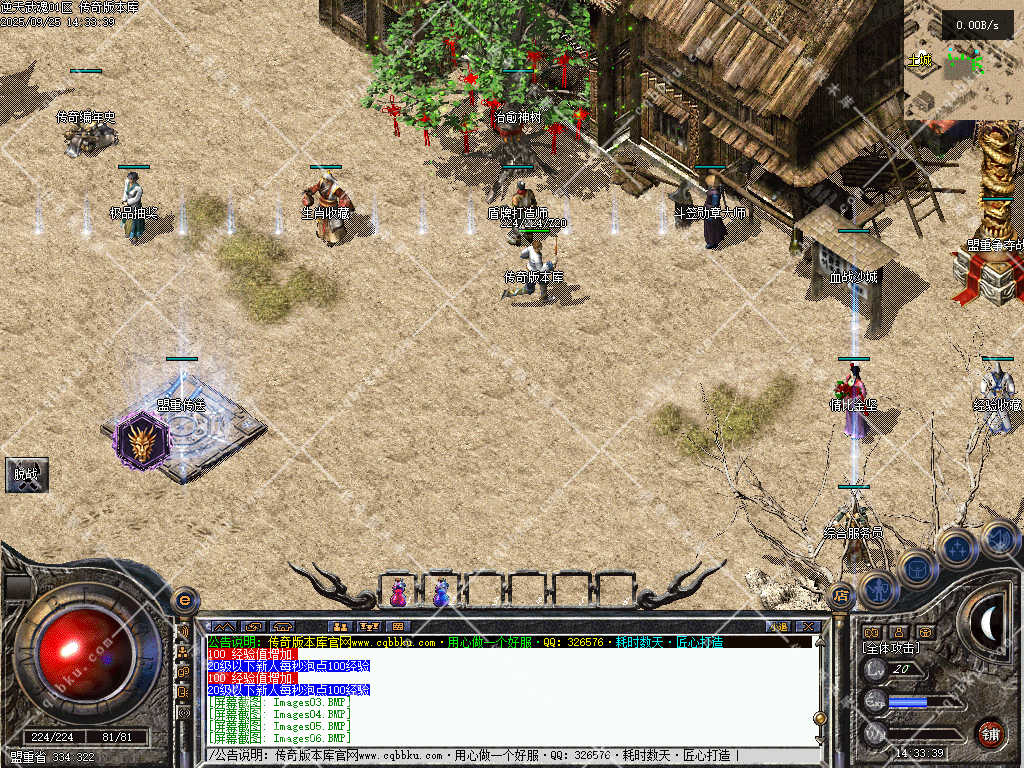The height and width of the screenshot is (768, 1024).
Task: Open the character figure round button
Action: 878,589
